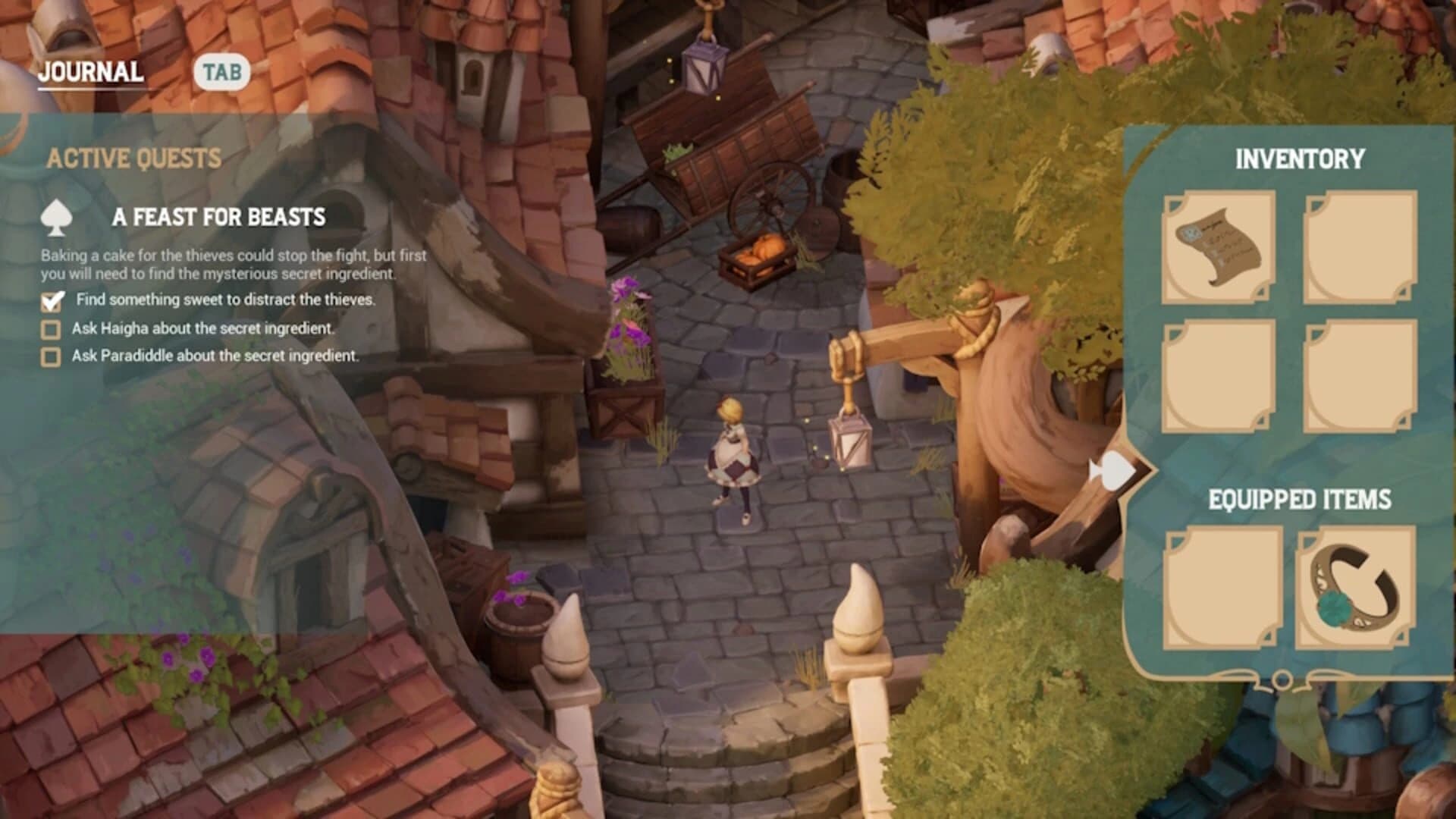Expand the A Feast for Beasts quest details
The image size is (1456, 819).
point(220,216)
